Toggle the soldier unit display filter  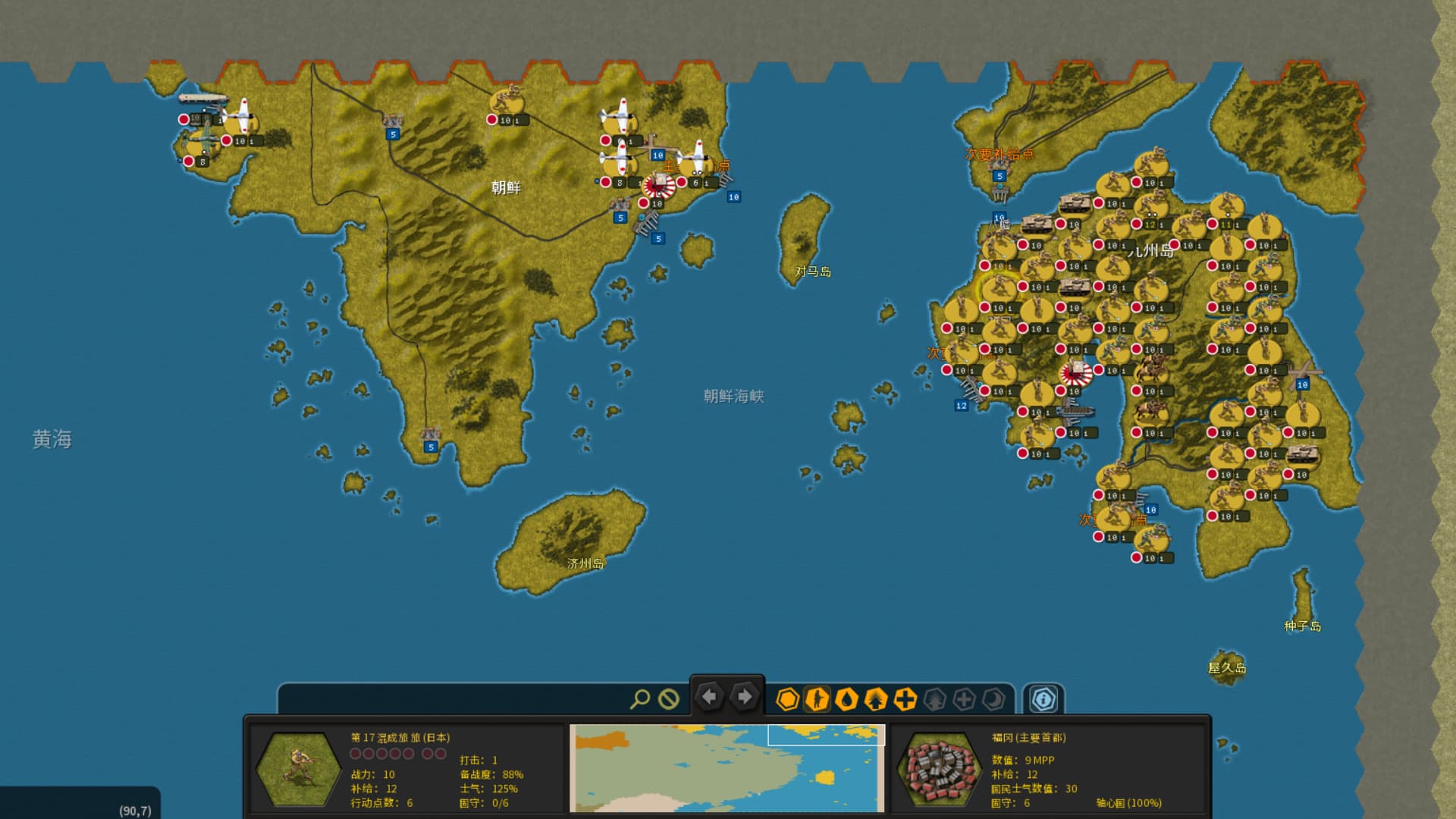(817, 699)
